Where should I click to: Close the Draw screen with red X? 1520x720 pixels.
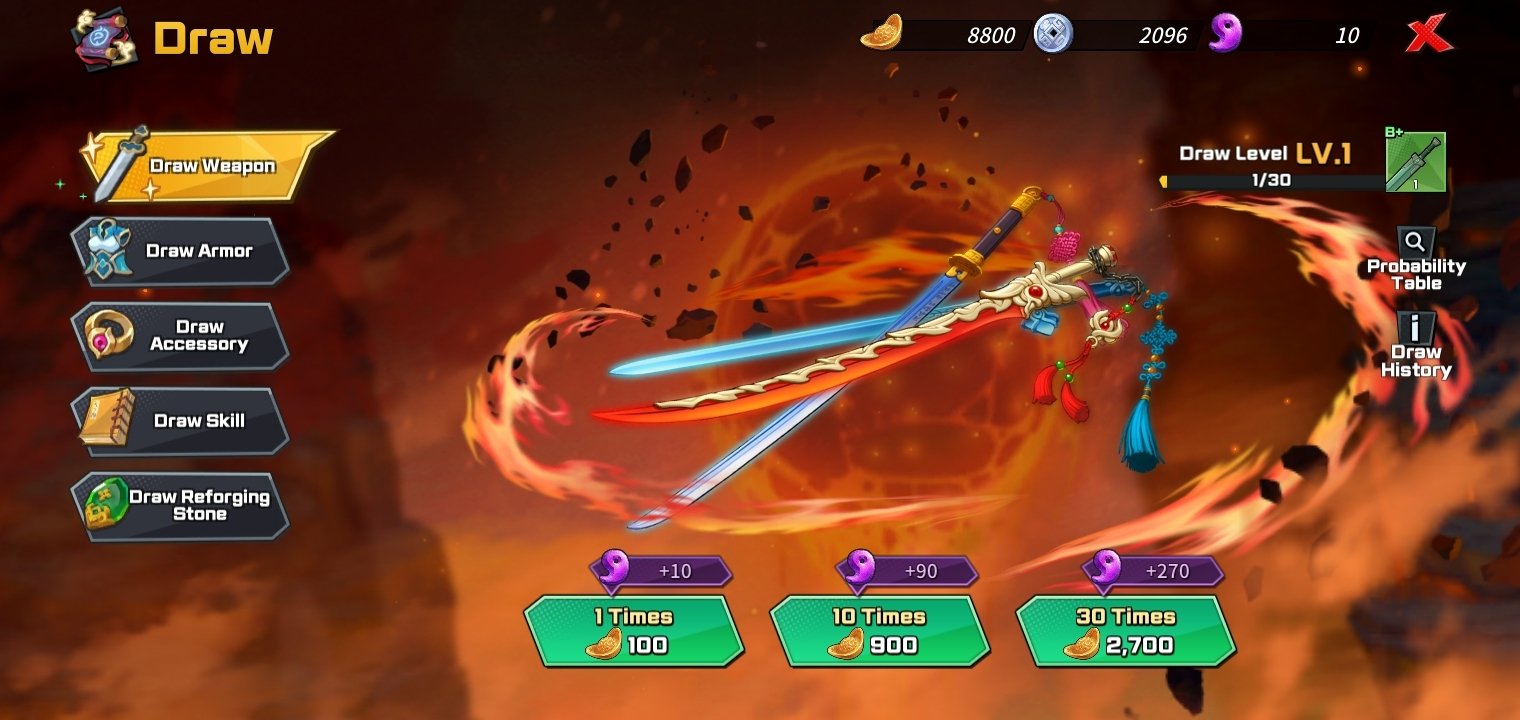(1429, 36)
